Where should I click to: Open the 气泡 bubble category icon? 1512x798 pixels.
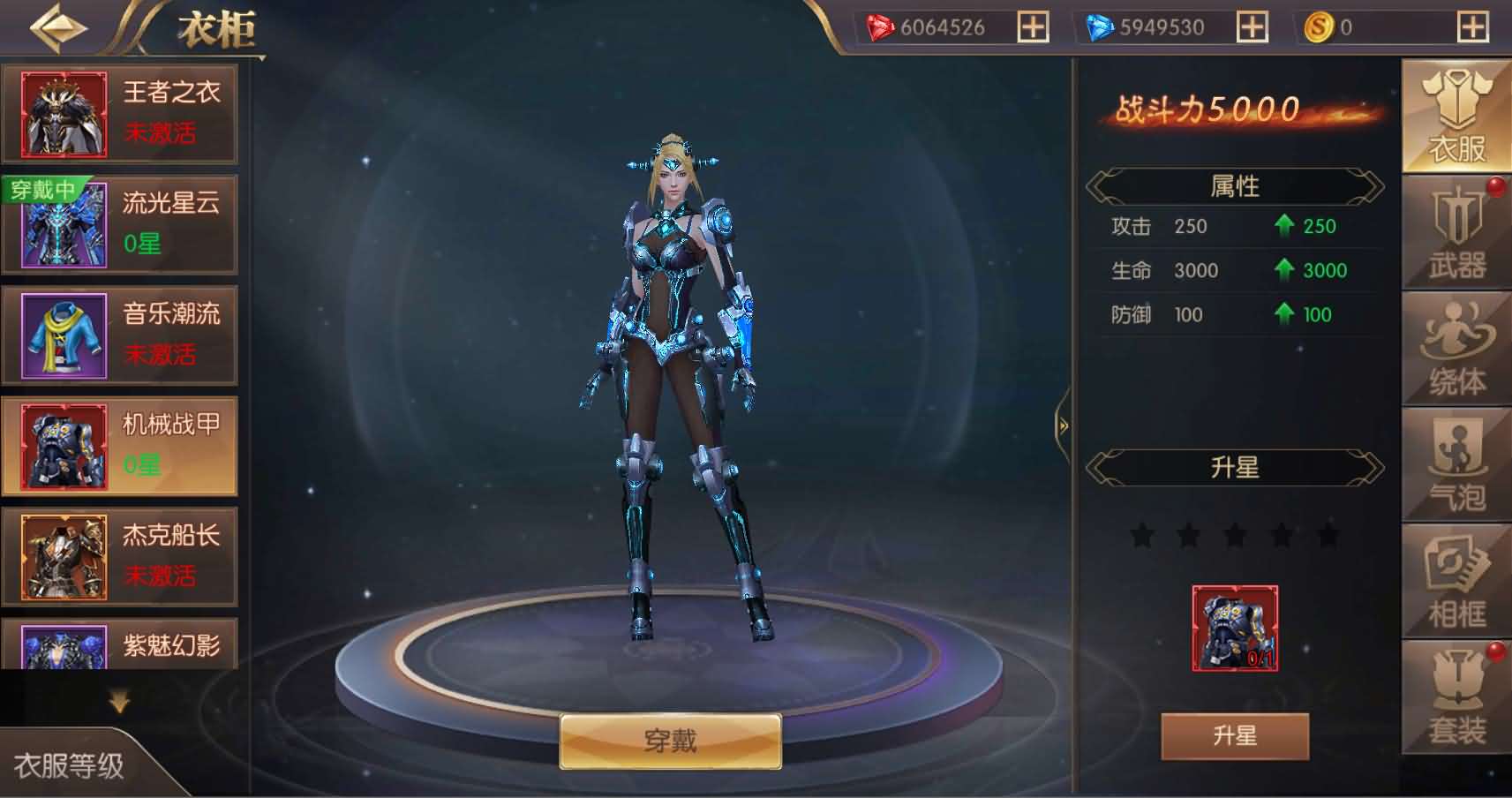tap(1454, 463)
